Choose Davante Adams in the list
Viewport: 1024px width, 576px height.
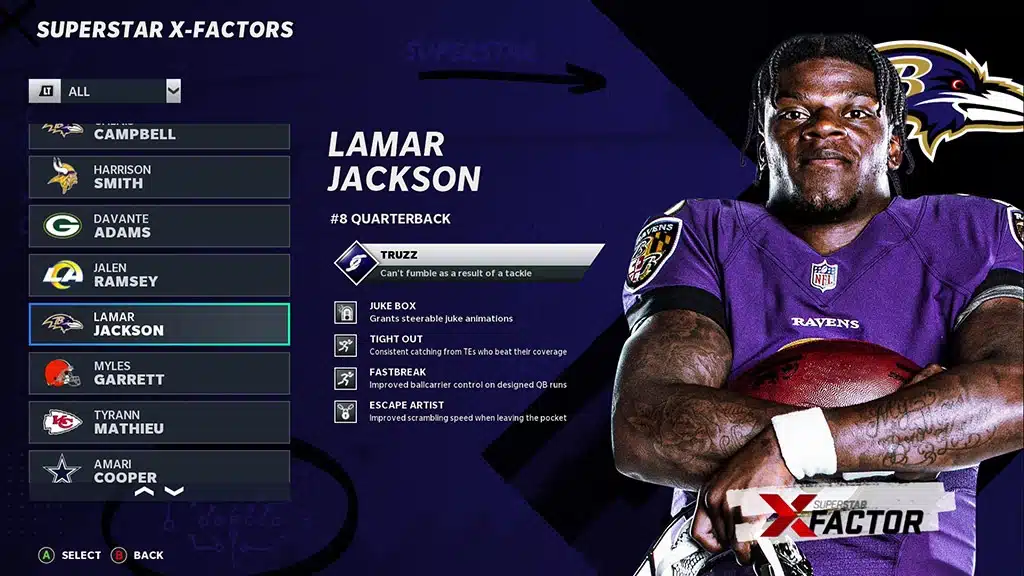tap(159, 226)
